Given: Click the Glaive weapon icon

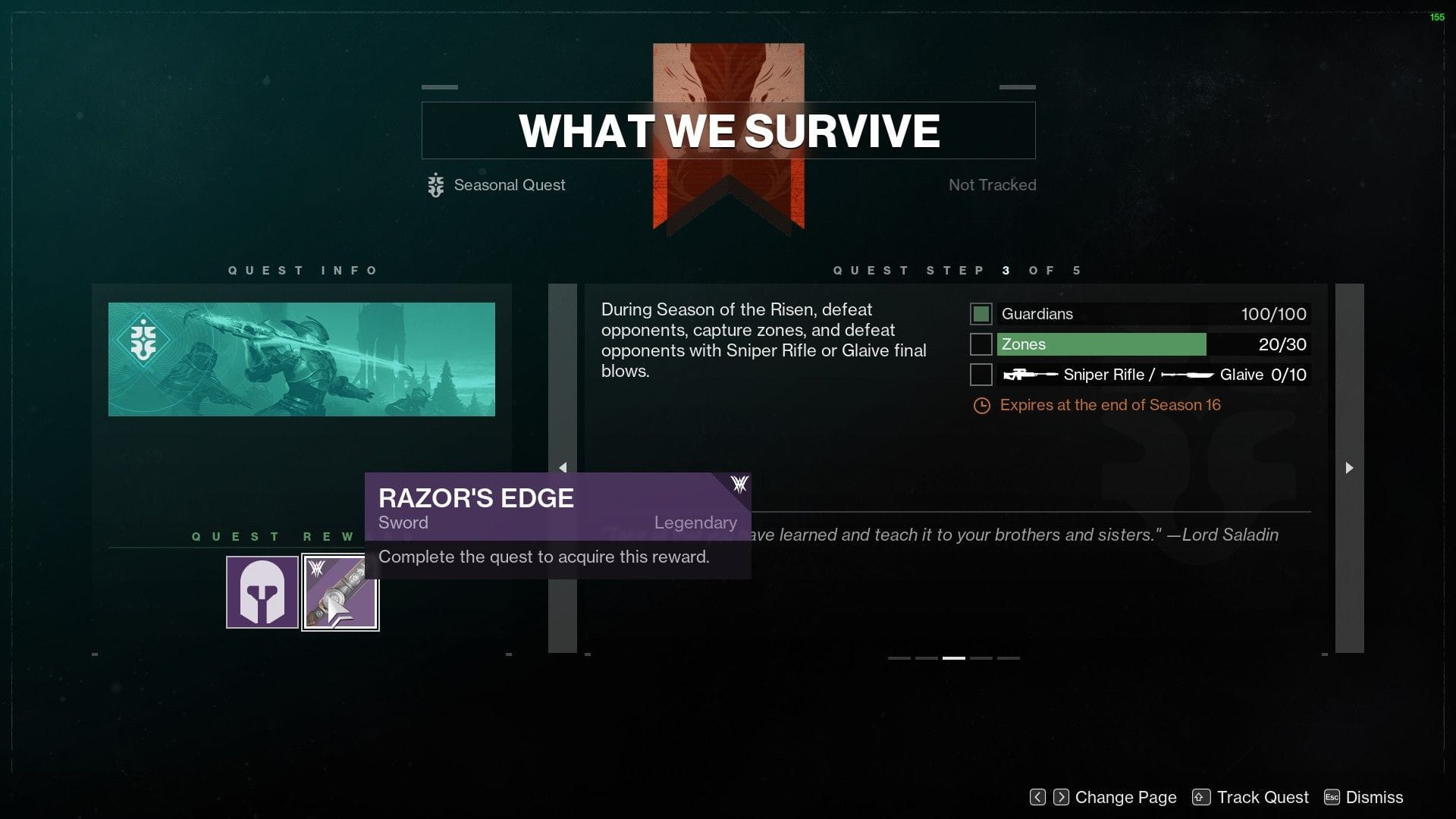Looking at the screenshot, I should click(x=1187, y=374).
